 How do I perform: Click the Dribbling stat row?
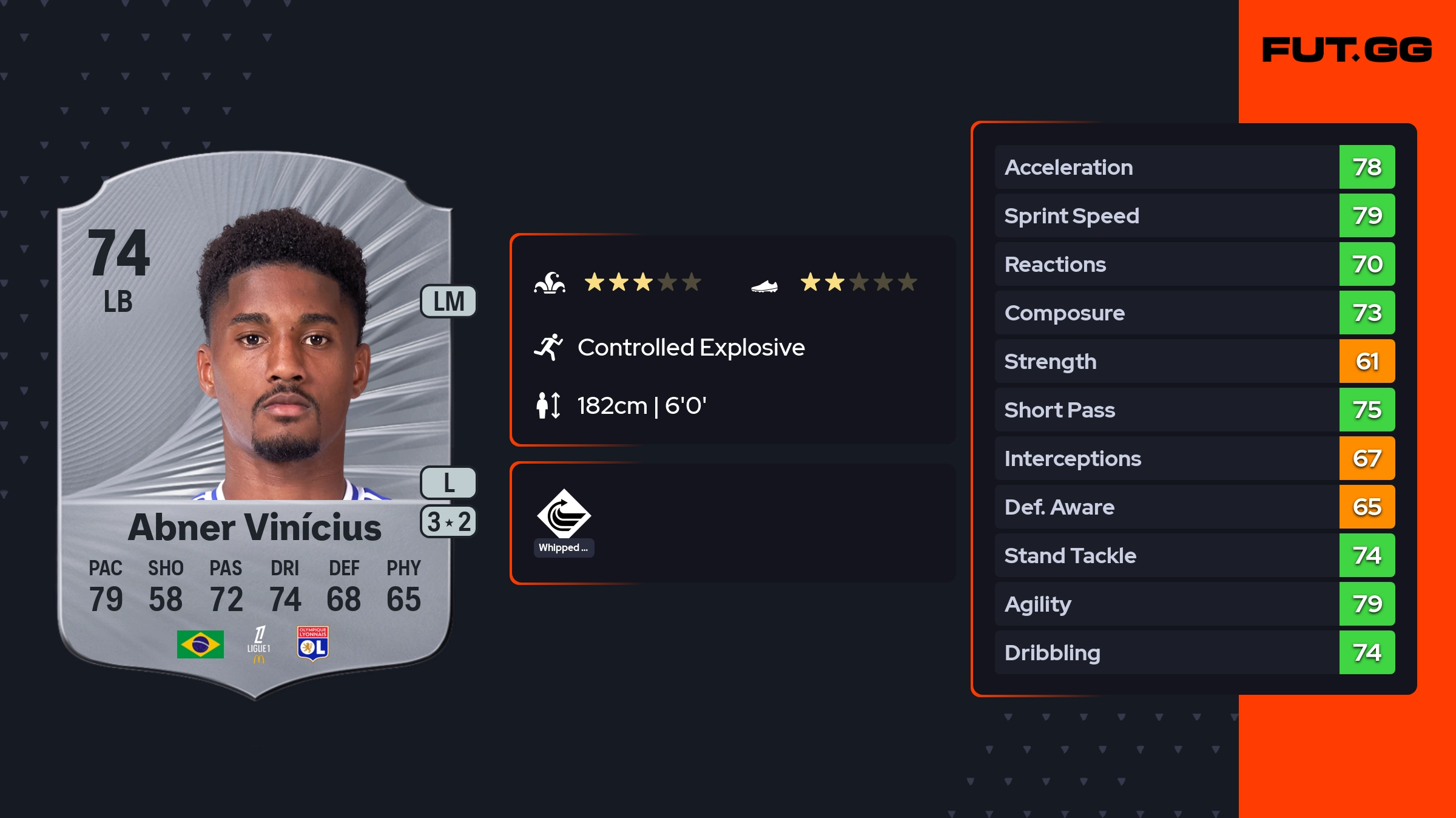click(1194, 653)
